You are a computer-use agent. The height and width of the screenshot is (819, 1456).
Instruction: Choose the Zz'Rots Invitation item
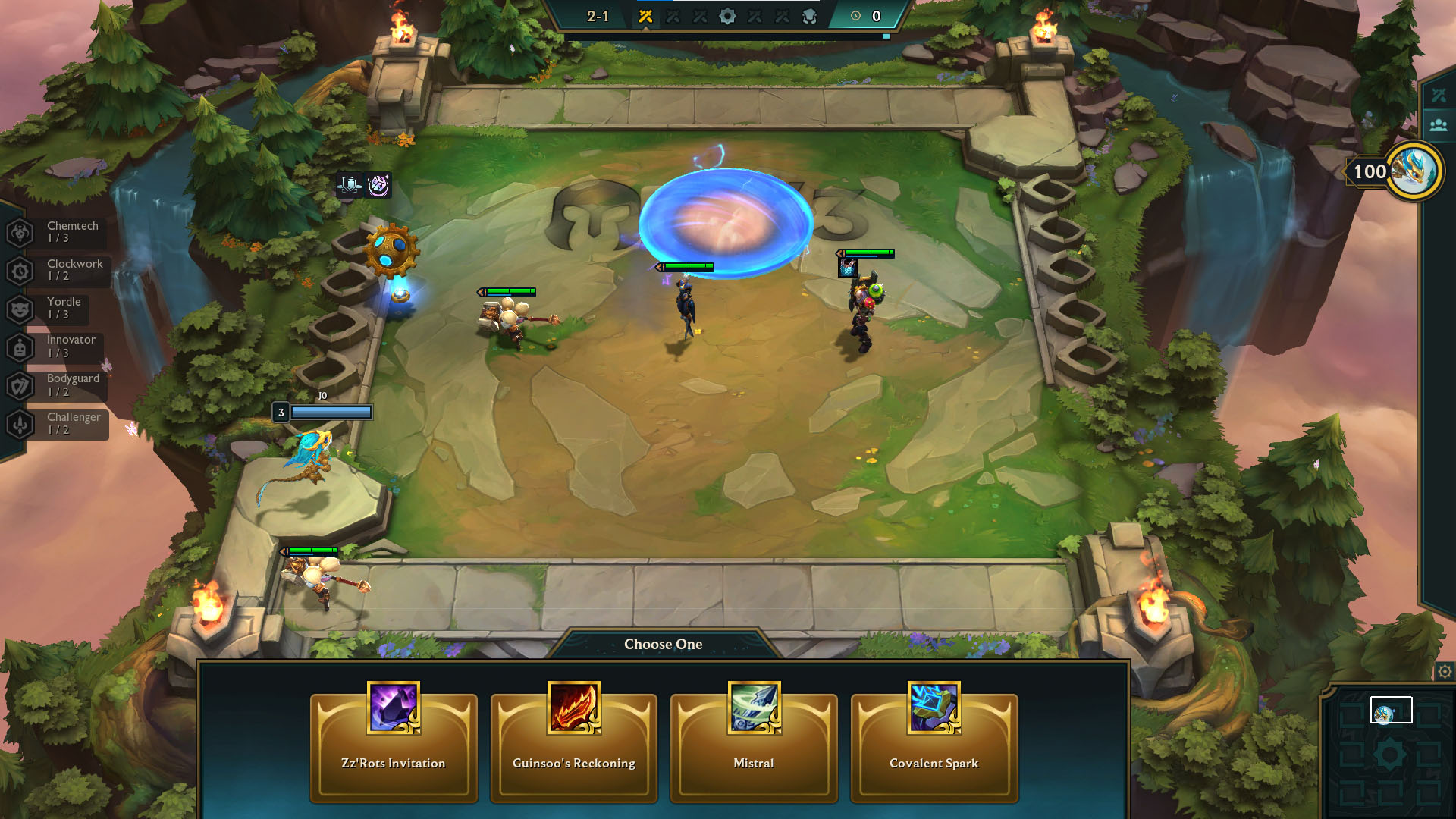(394, 747)
